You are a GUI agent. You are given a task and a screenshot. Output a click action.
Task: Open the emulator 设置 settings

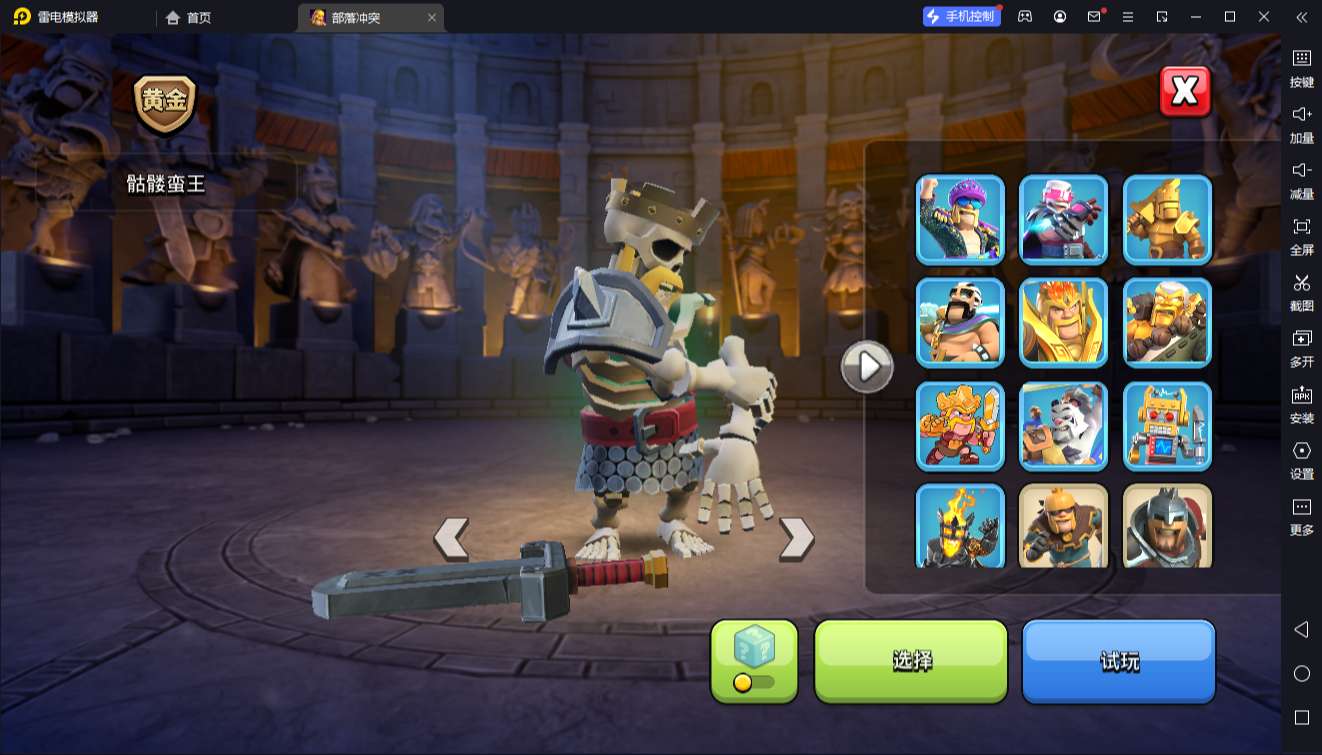coord(1301,459)
